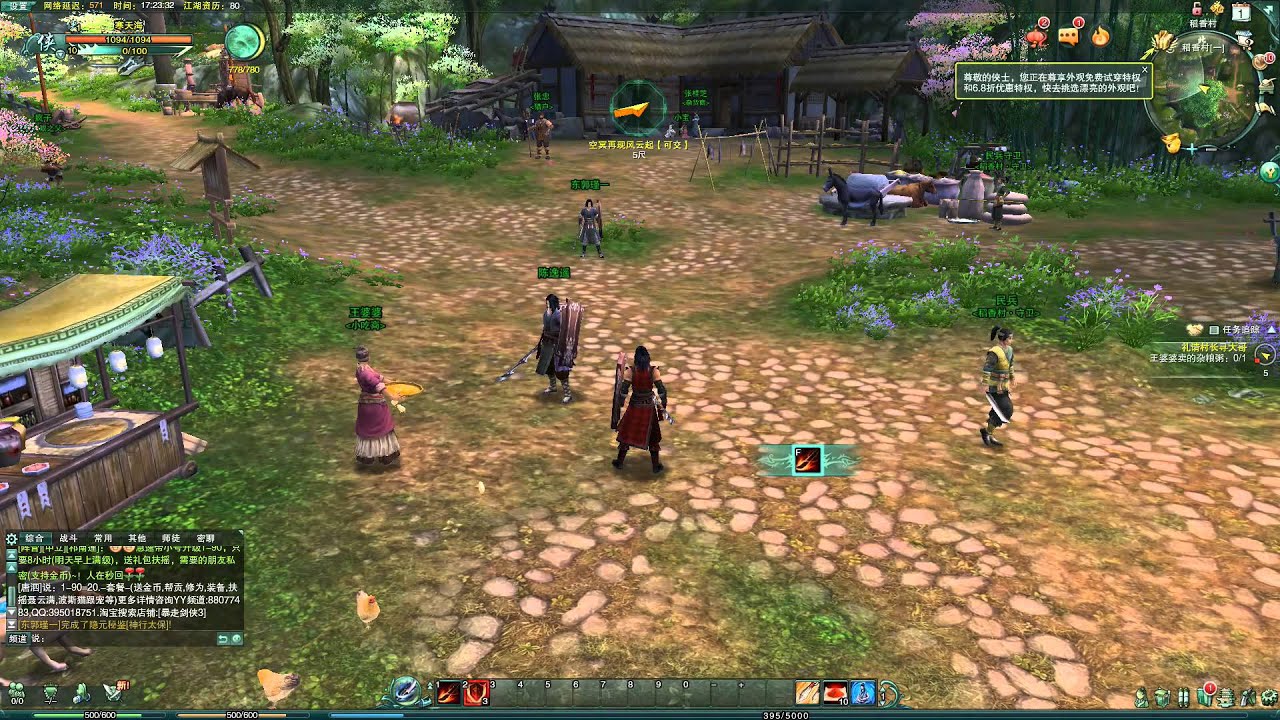
Task: Select the 师徒 chat tab
Action: (x=171, y=538)
